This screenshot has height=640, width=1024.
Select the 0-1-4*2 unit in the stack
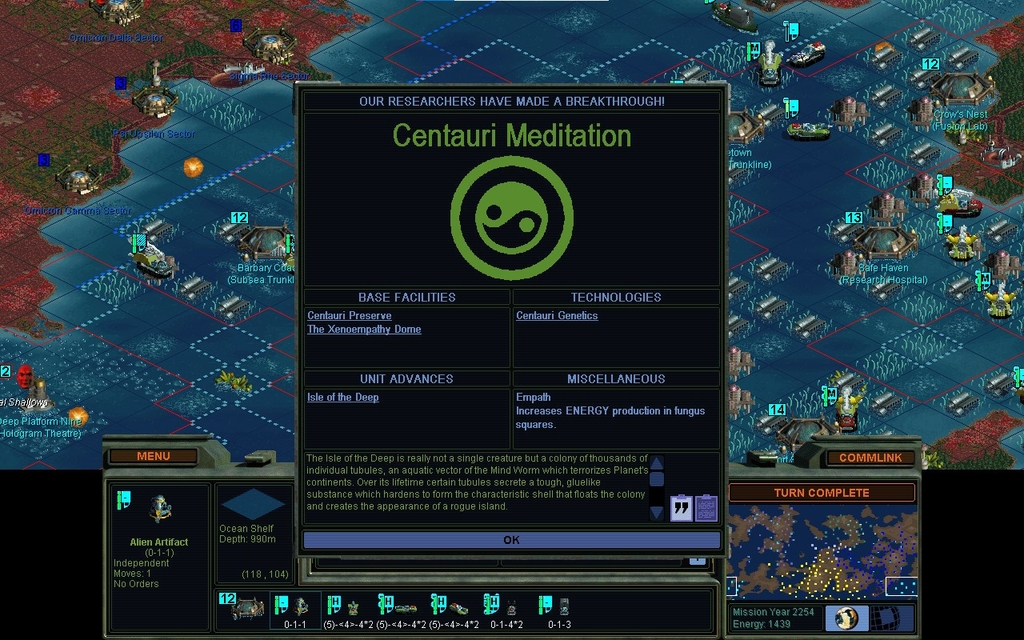[506, 609]
